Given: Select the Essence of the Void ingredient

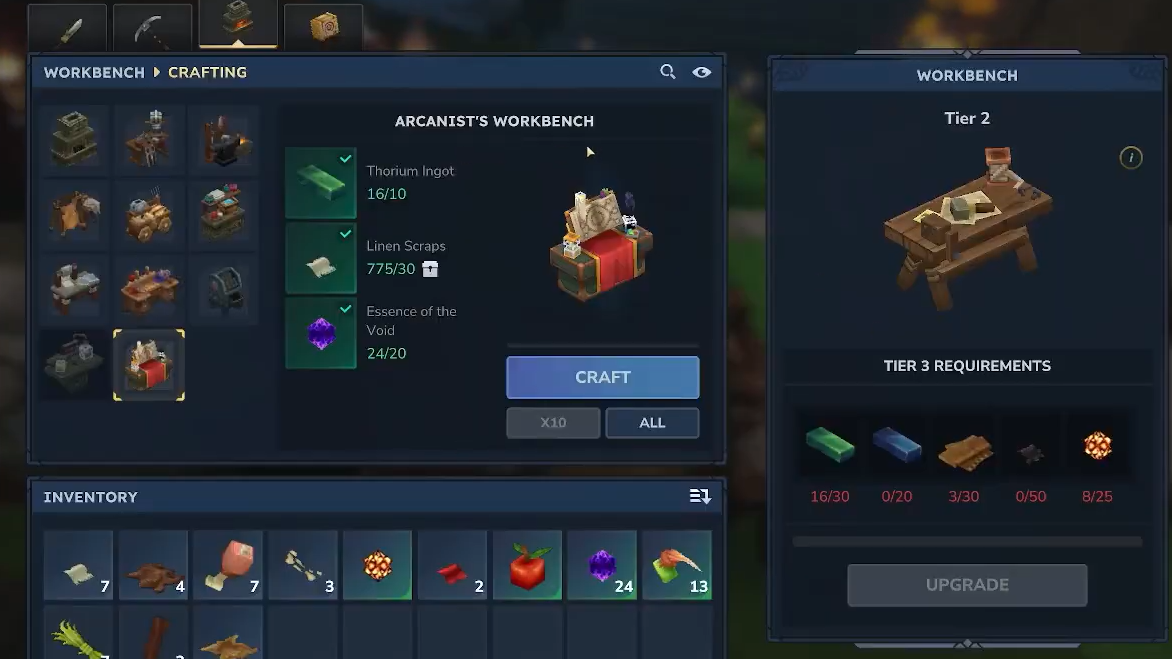Looking at the screenshot, I should click(321, 333).
